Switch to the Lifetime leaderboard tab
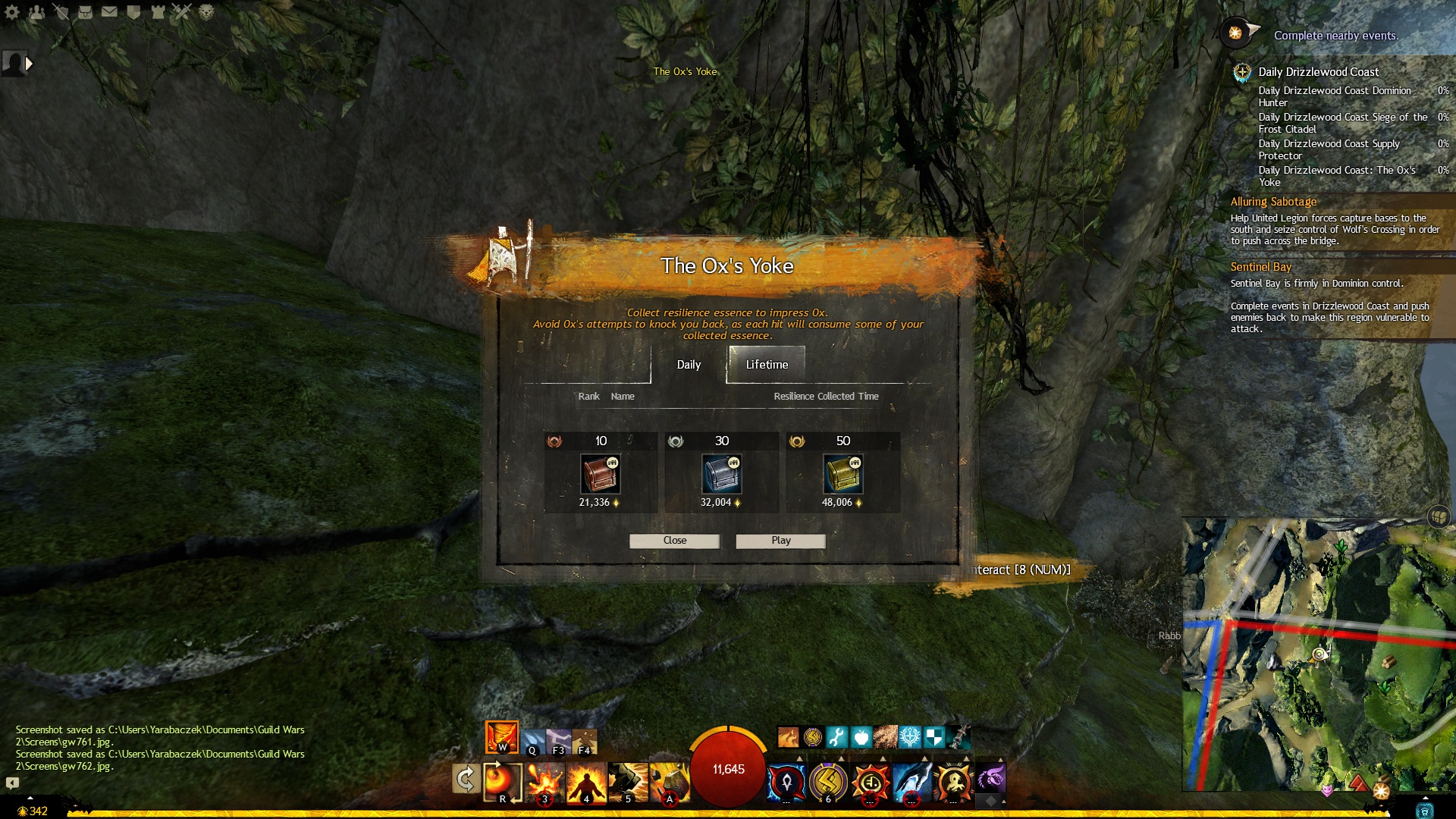Image resolution: width=1456 pixels, height=819 pixels. 767,365
